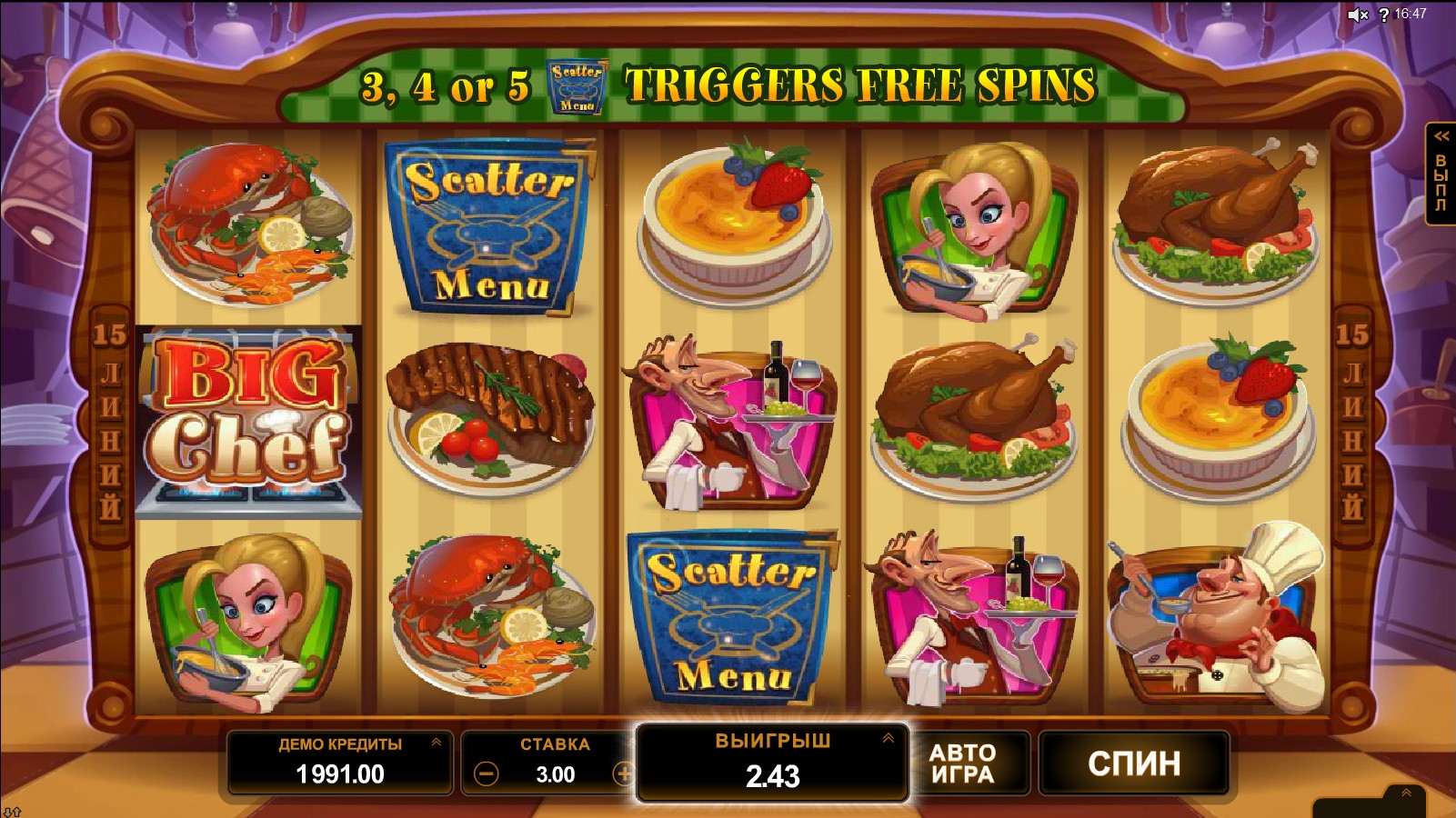
Task: Open the ВЫПЛ paytable side tab
Action: tap(1441, 173)
